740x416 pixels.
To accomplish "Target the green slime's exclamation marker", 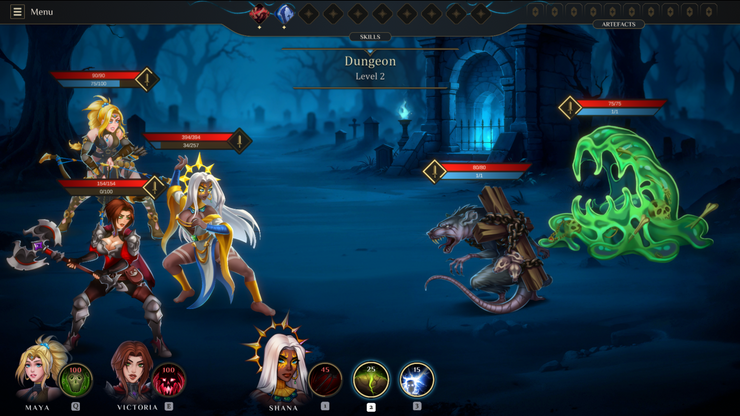I will (570, 107).
